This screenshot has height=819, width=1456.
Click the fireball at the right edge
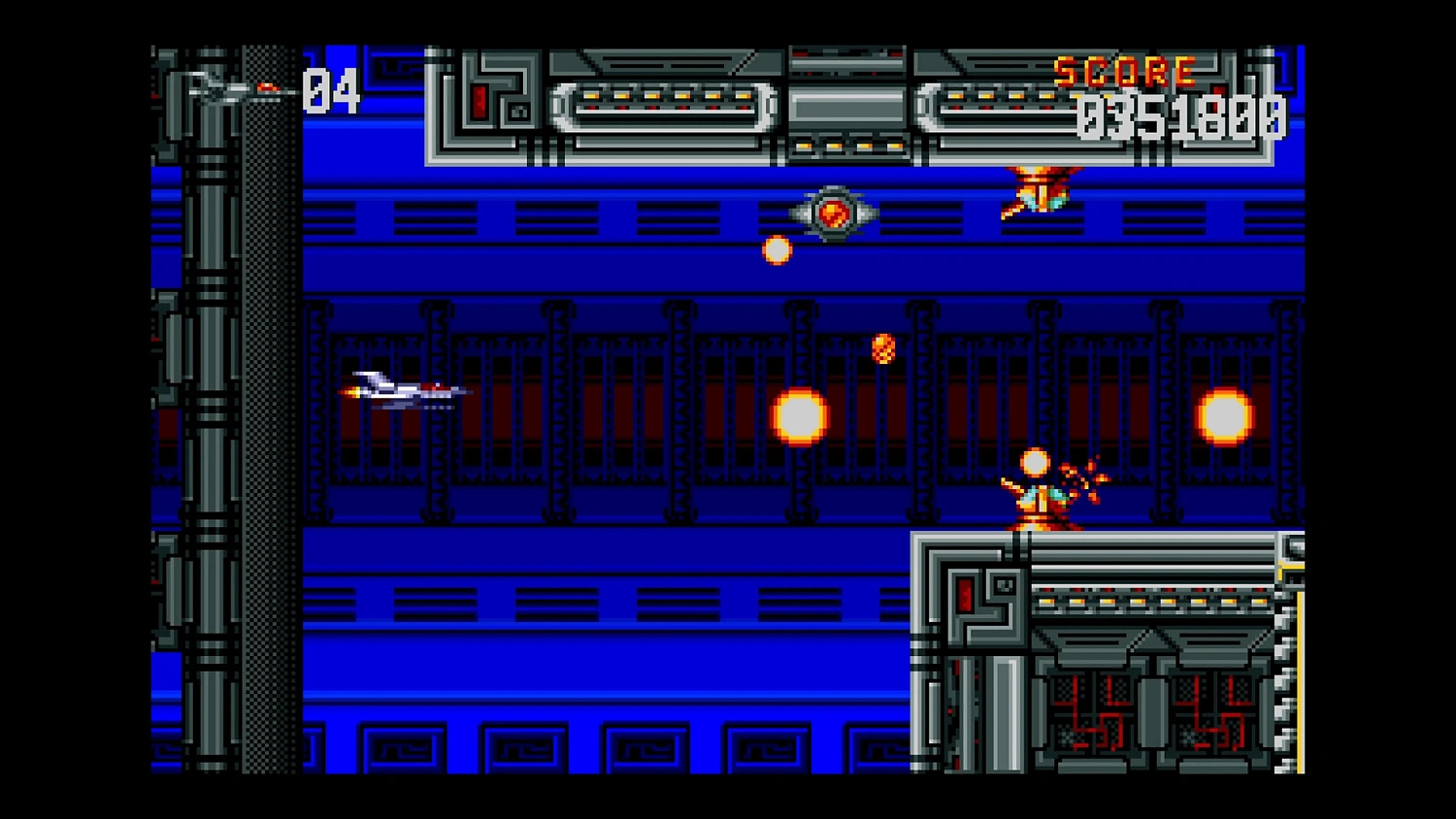pos(1226,417)
